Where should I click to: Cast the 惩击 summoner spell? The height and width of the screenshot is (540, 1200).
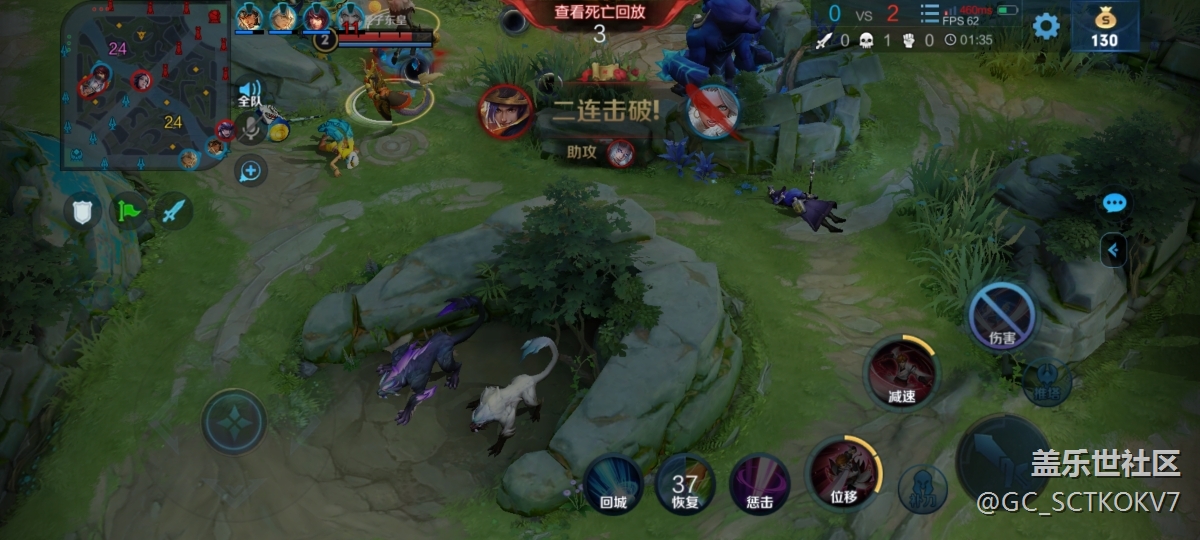[x=759, y=482]
